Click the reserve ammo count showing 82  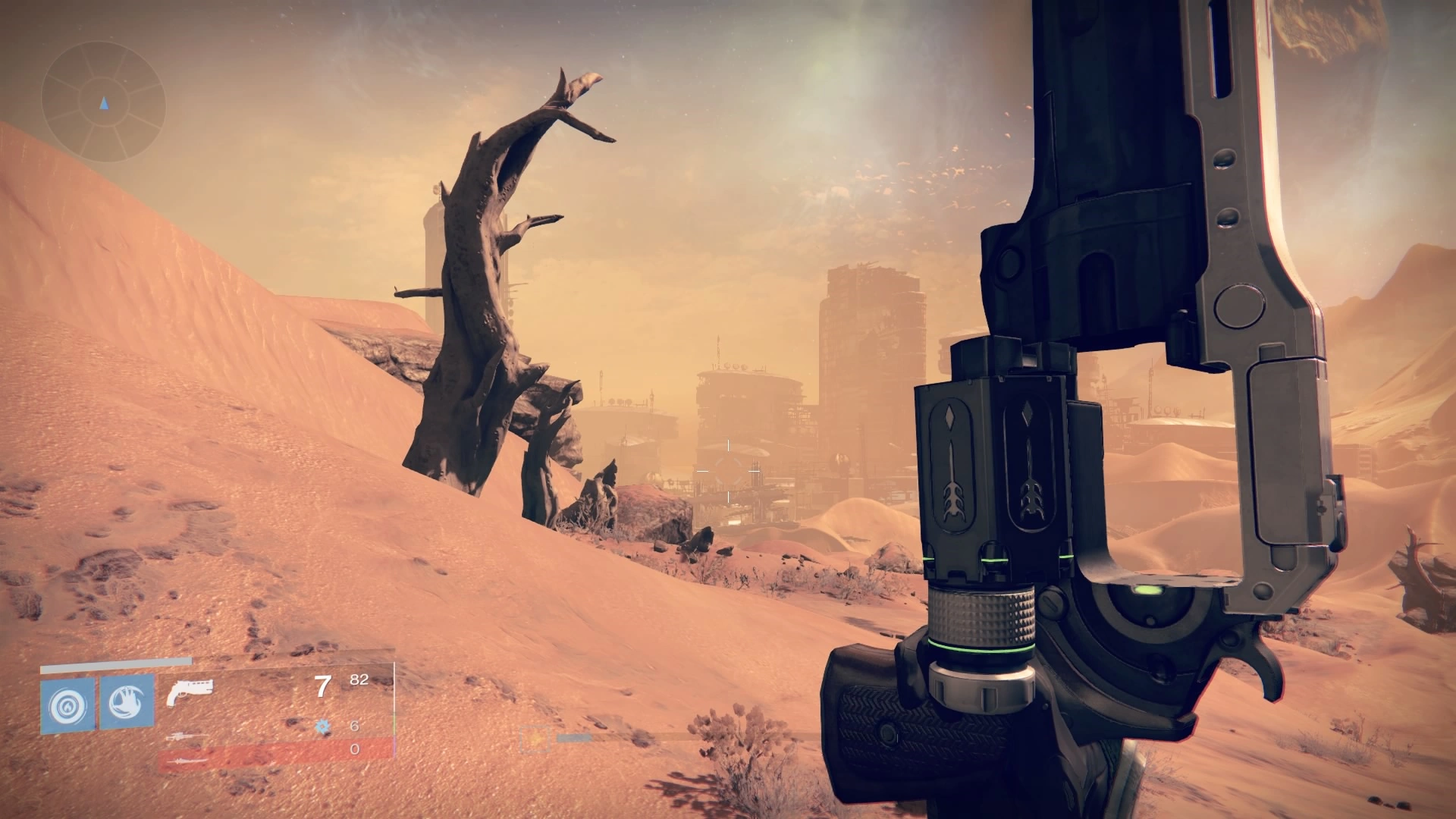(x=359, y=681)
